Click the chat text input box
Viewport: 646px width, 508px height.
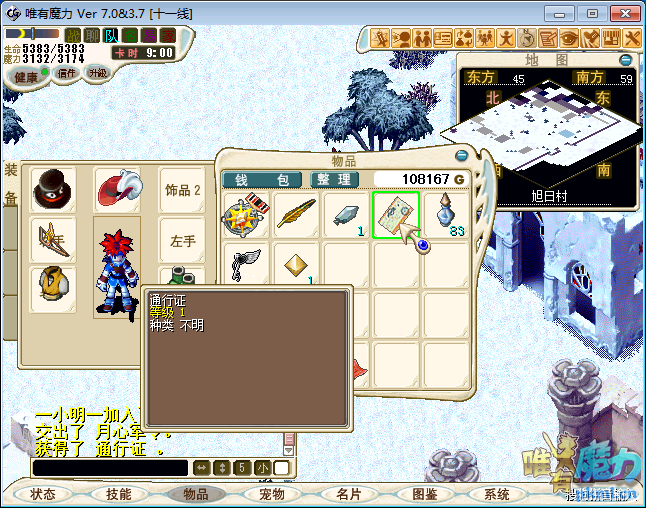tap(110, 468)
